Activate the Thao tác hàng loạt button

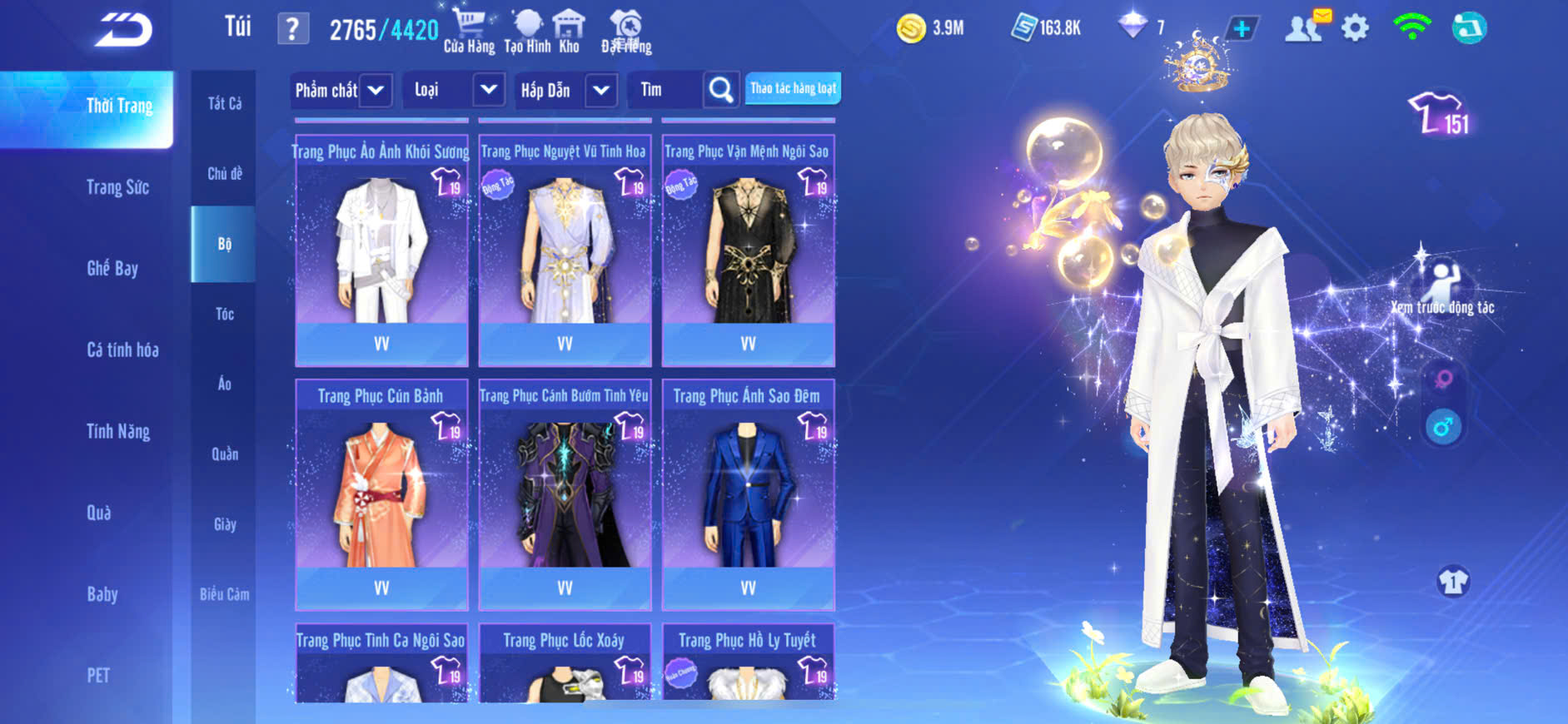coord(793,88)
